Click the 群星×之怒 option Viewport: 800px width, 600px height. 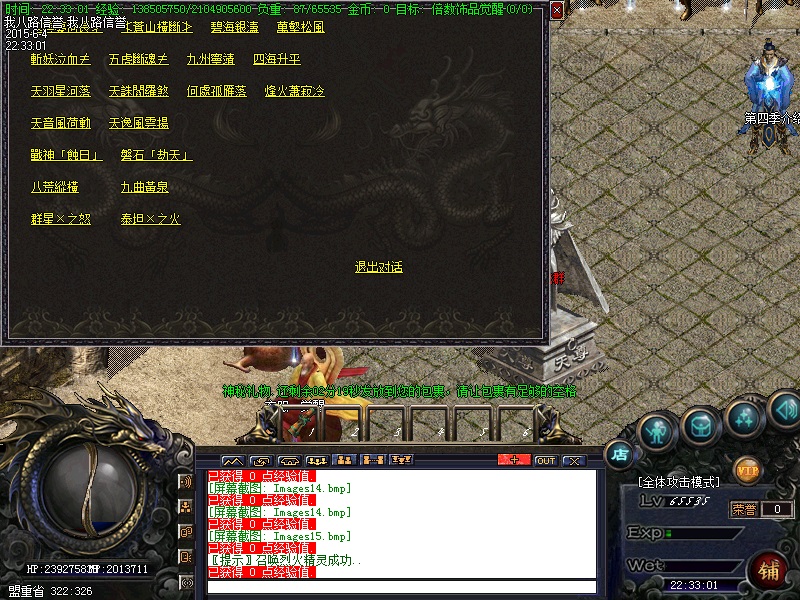click(60, 219)
